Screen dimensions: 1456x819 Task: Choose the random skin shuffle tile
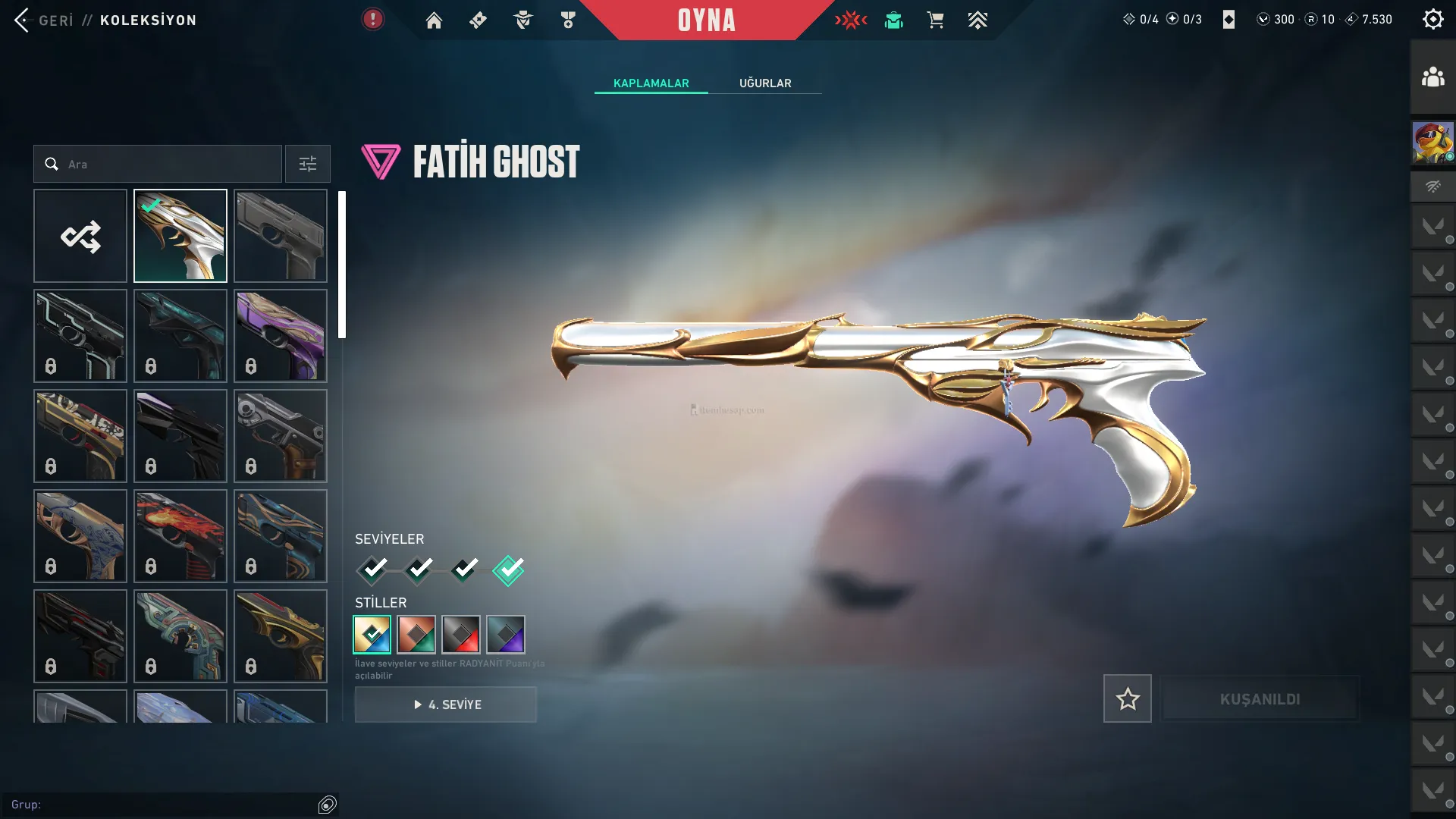pos(80,236)
